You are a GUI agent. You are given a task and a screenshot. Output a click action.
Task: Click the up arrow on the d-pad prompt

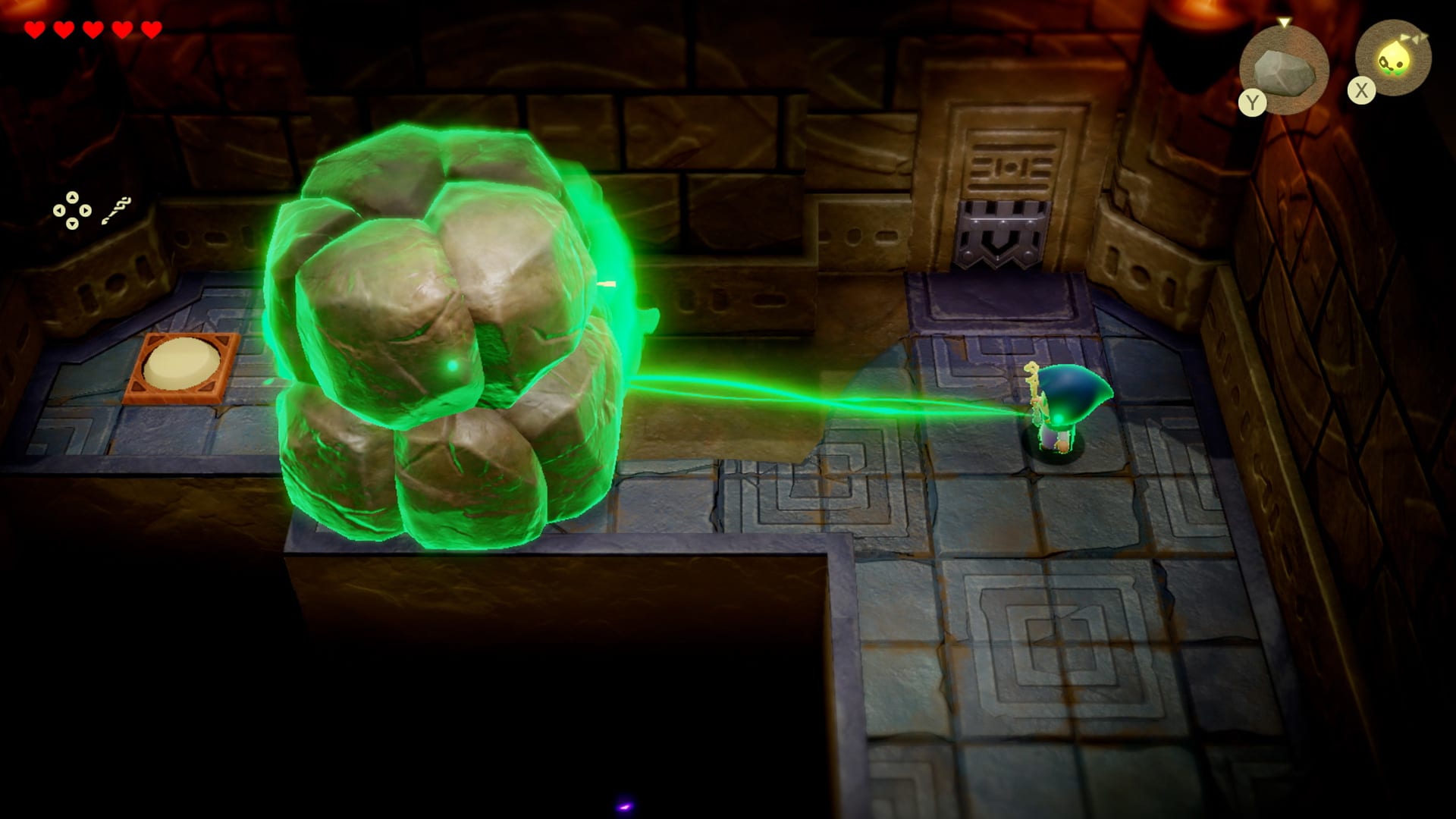72,197
